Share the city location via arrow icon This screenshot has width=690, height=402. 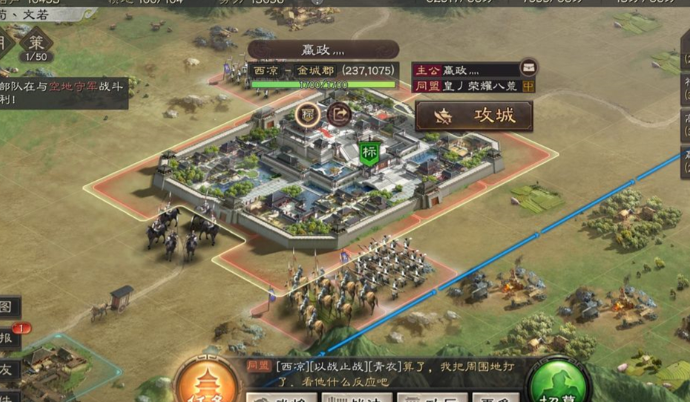[x=338, y=114]
